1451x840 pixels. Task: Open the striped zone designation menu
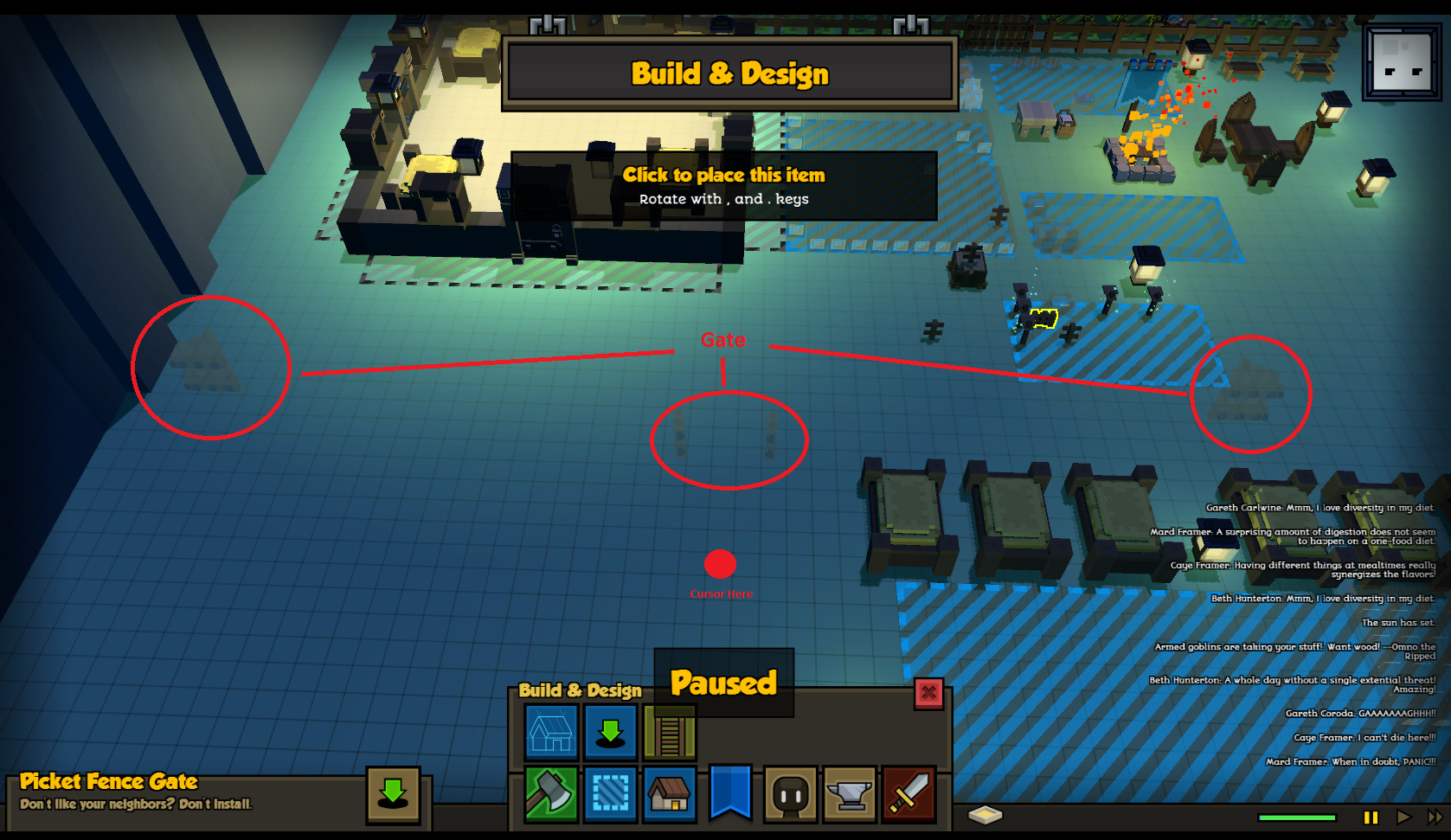610,793
